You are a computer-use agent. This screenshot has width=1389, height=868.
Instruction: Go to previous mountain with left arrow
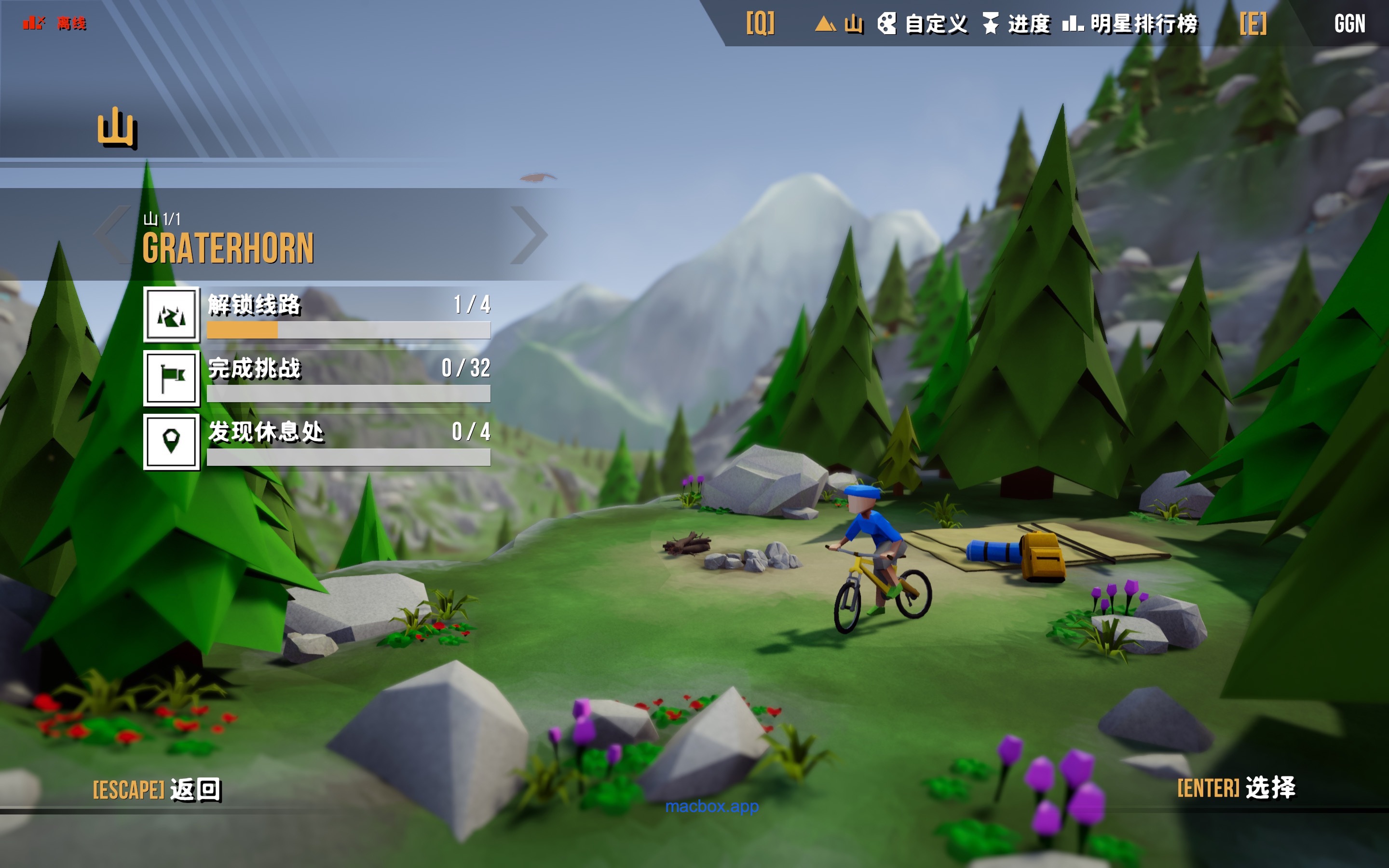pyautogui.click(x=113, y=235)
